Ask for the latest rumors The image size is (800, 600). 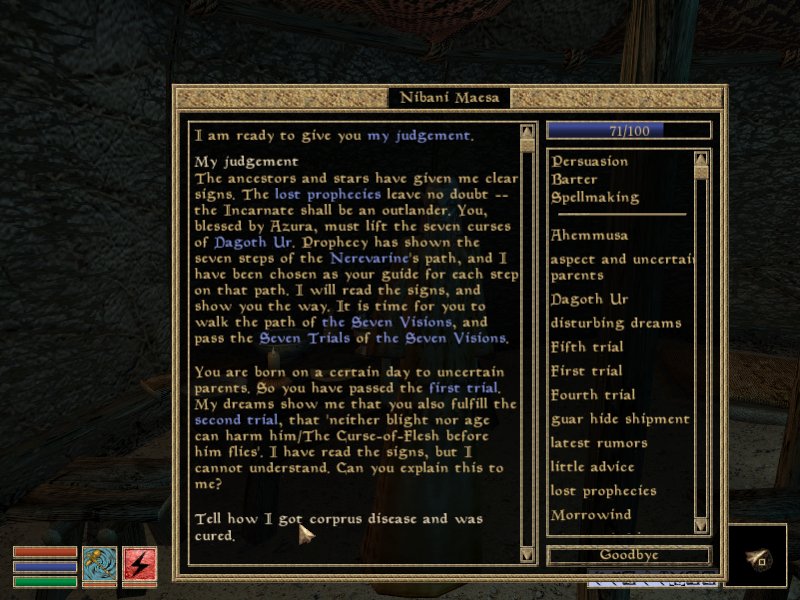pos(598,443)
